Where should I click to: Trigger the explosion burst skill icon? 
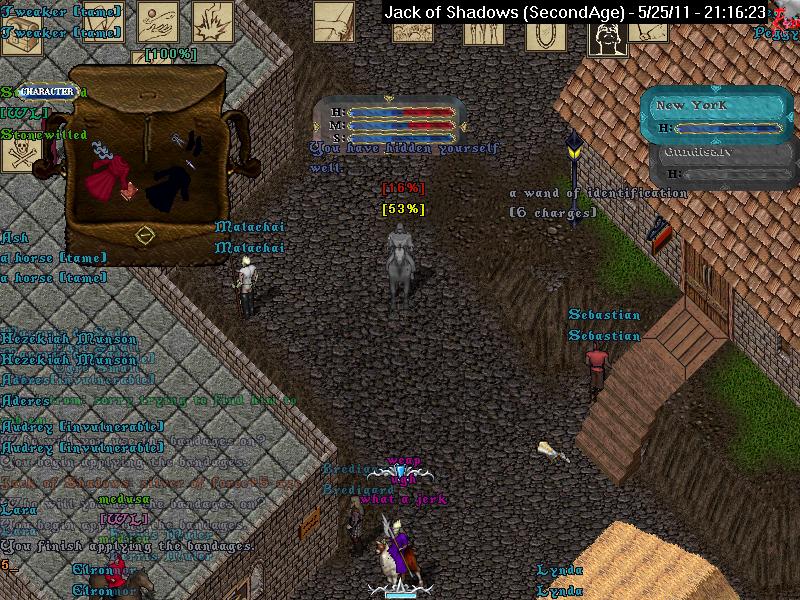tap(212, 22)
